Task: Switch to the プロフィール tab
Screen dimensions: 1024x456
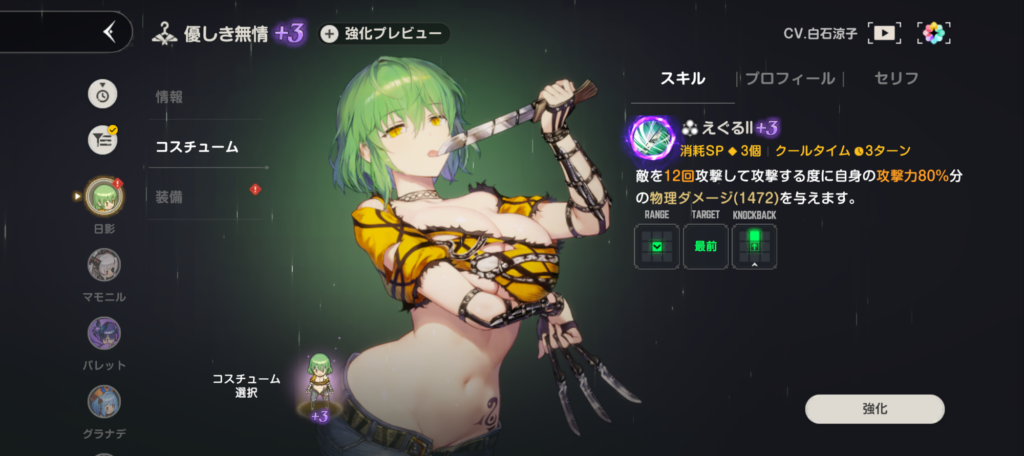Action: 788,78
